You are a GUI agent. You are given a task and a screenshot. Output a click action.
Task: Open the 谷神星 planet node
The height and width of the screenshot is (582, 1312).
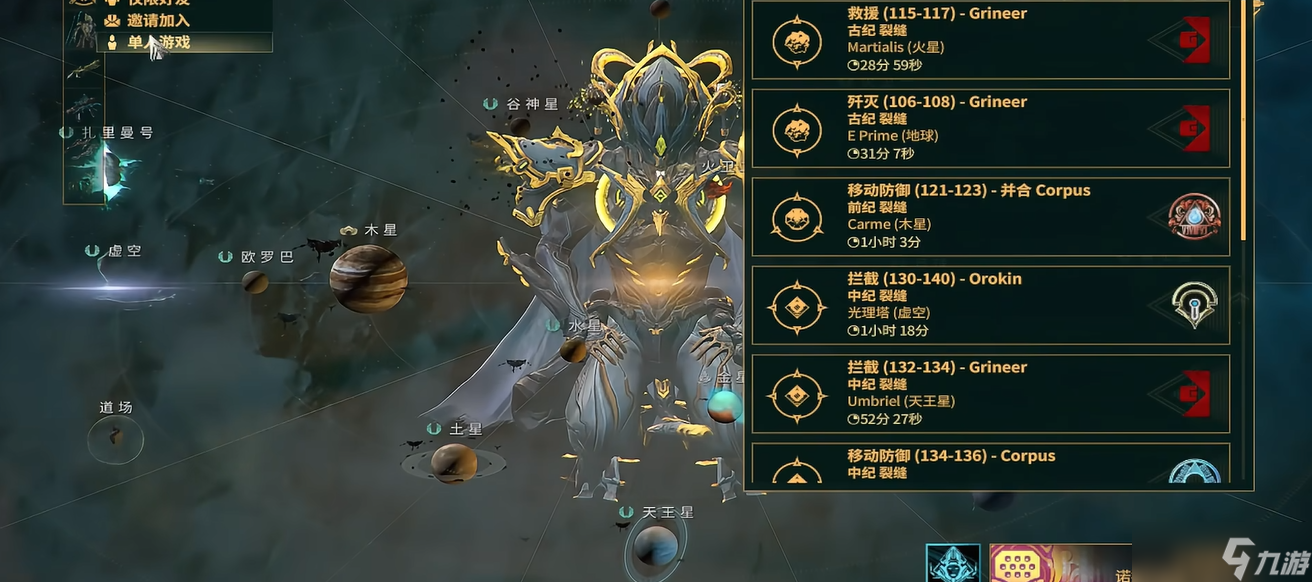point(519,126)
